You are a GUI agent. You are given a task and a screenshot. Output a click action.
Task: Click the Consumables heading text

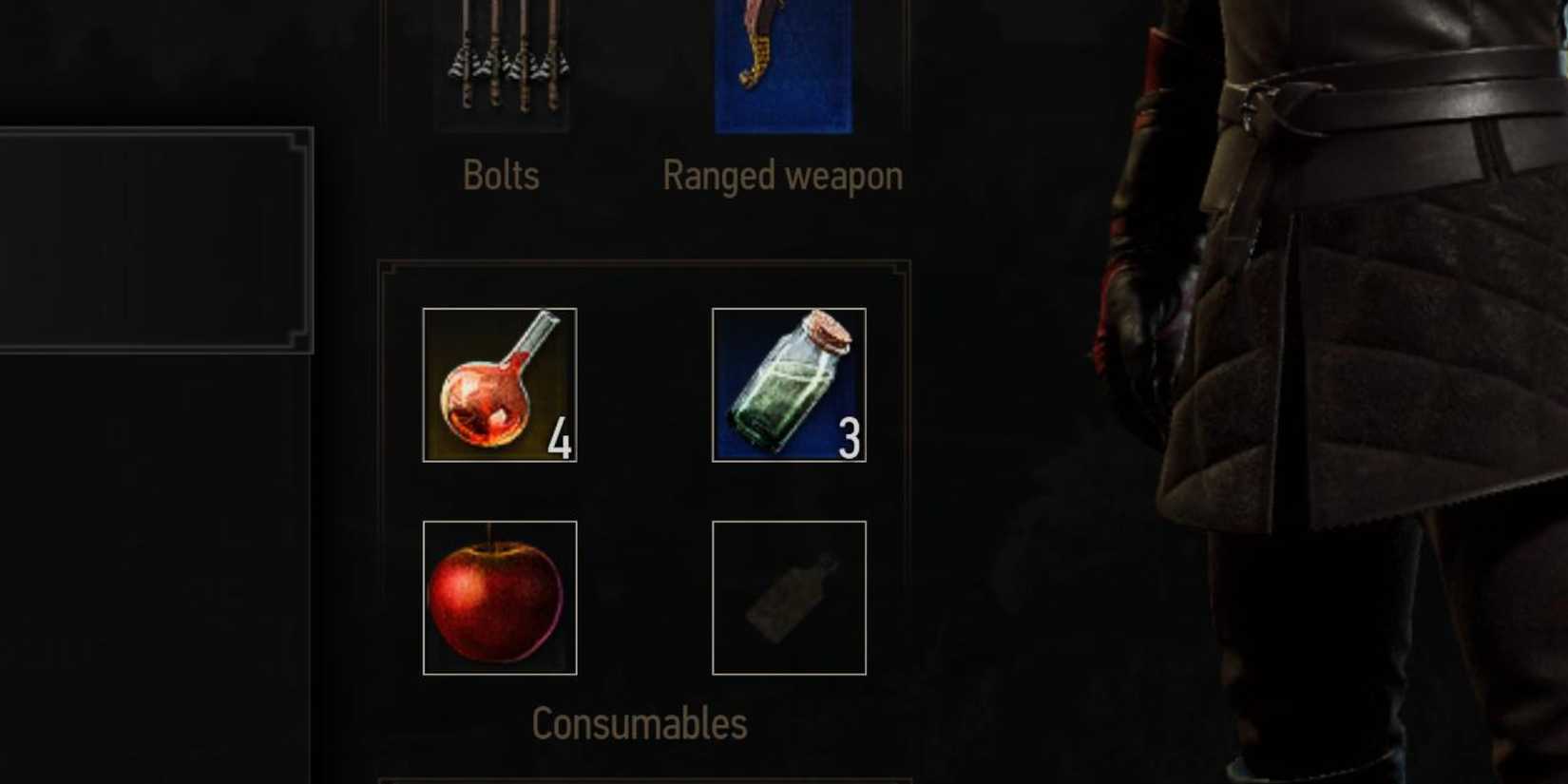click(x=640, y=722)
